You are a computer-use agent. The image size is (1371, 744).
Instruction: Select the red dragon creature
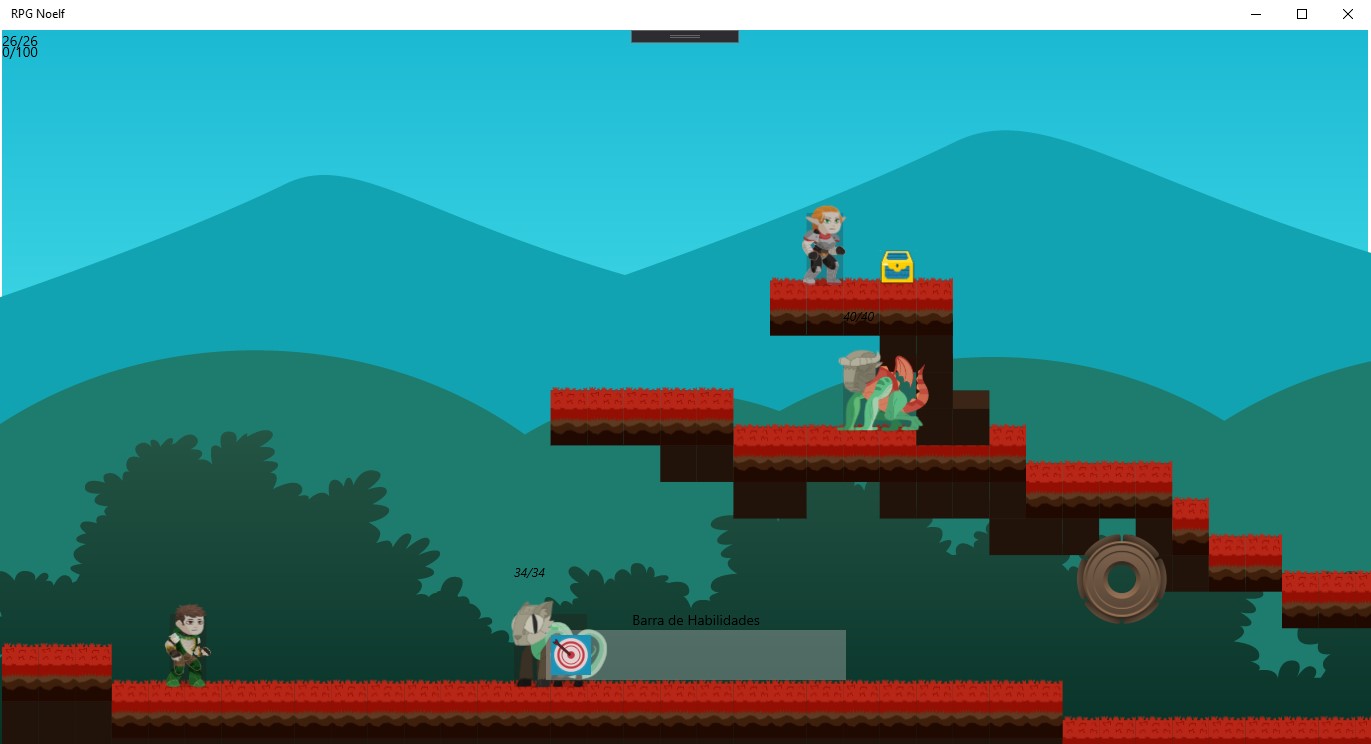coord(905,385)
